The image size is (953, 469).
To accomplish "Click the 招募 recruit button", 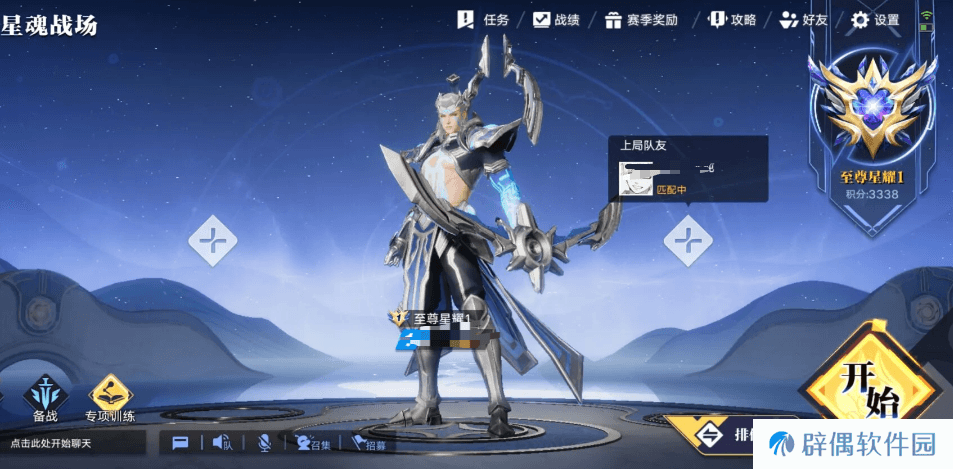I will (367, 443).
